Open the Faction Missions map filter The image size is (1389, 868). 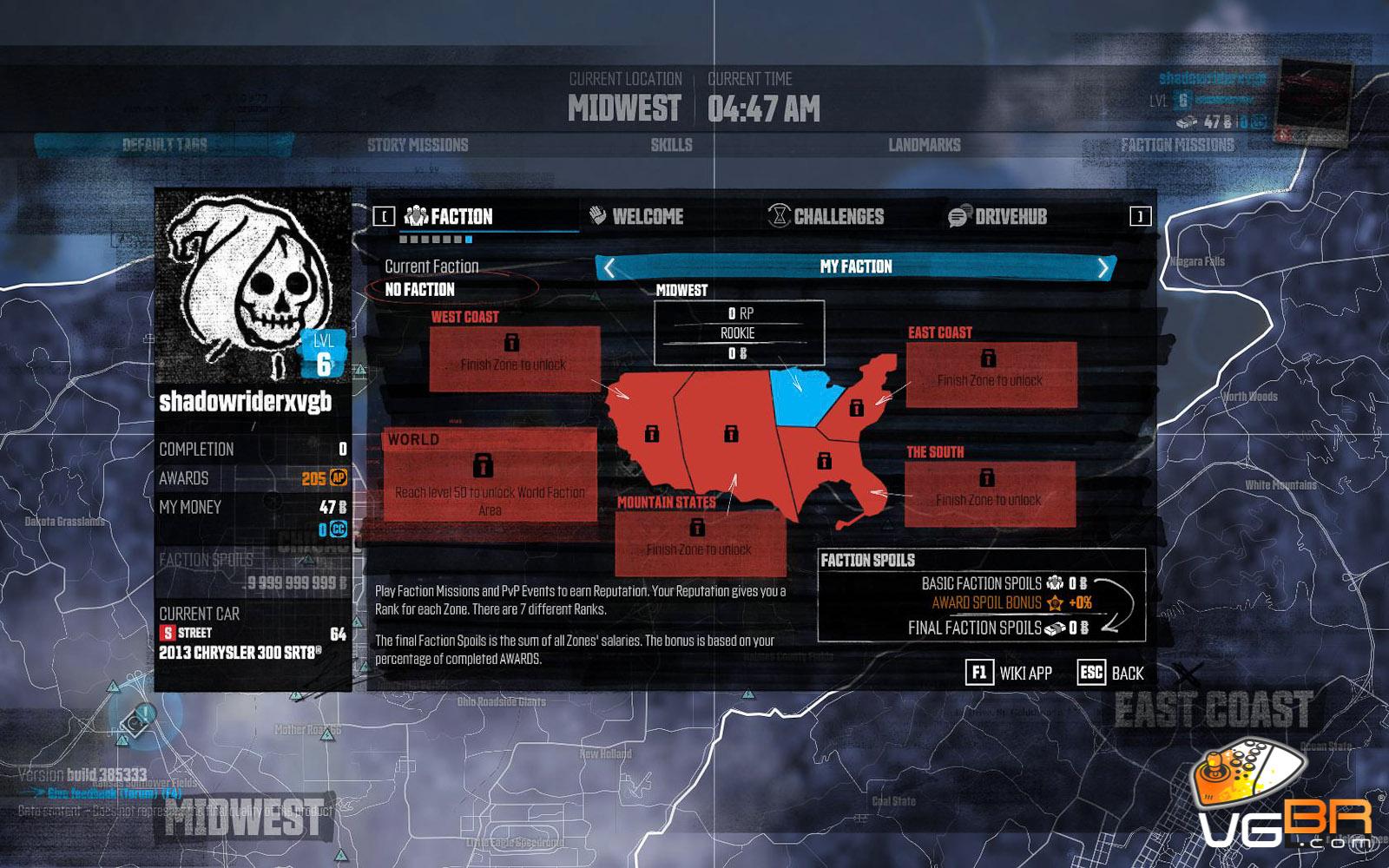tap(1177, 145)
